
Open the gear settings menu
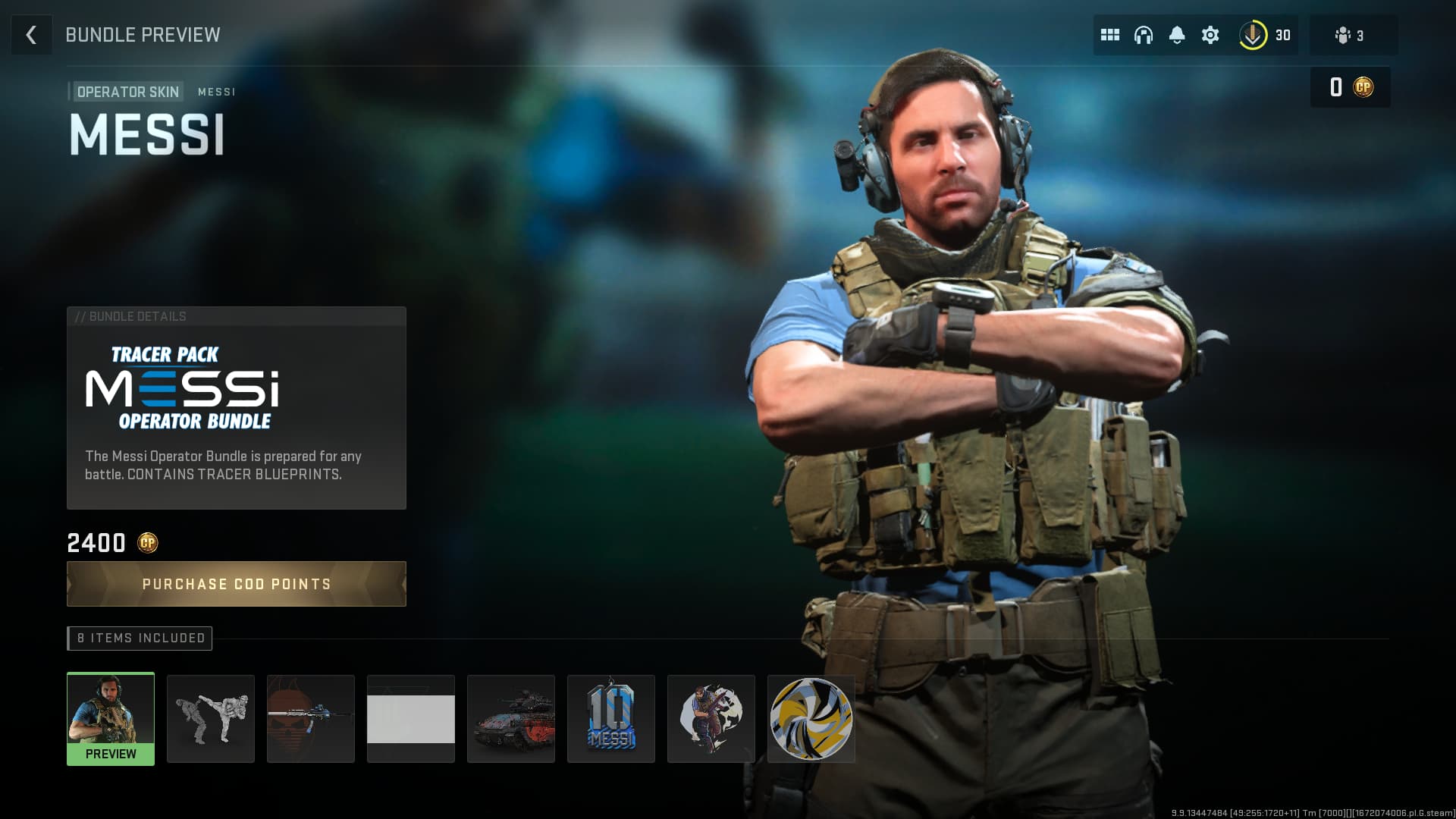coord(1210,35)
